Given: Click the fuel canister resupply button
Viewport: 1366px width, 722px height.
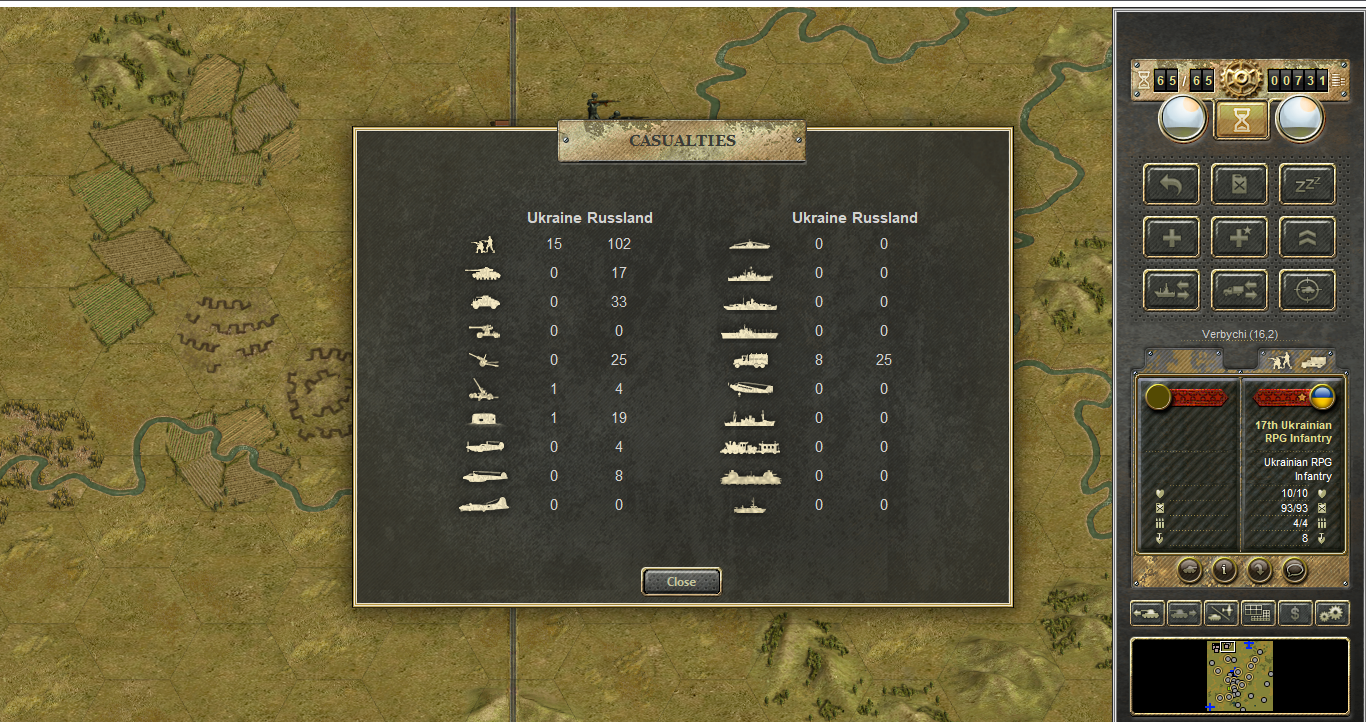Looking at the screenshot, I should (x=1240, y=185).
